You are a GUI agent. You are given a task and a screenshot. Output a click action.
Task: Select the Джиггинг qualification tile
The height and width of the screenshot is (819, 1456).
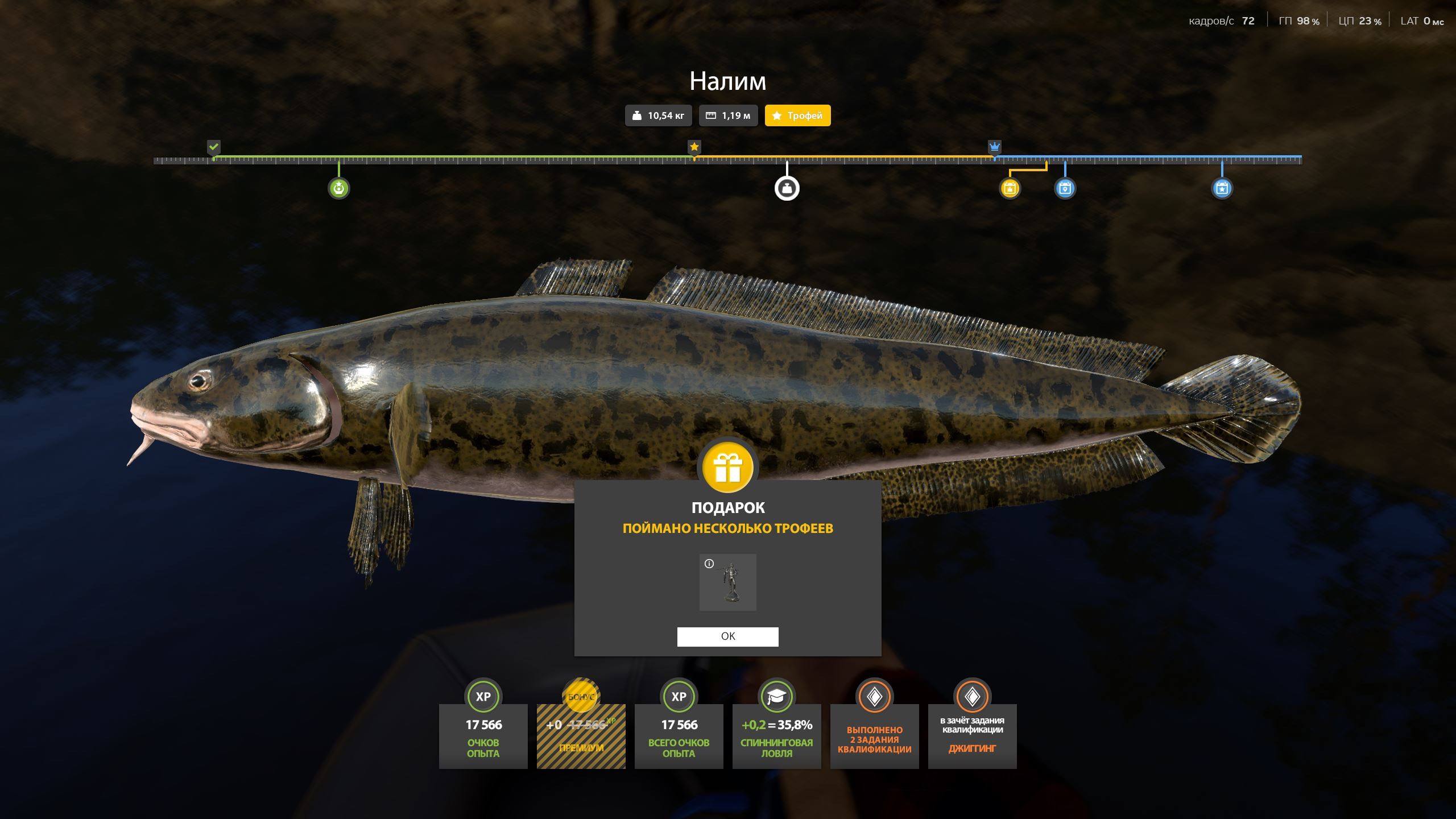pos(972,736)
